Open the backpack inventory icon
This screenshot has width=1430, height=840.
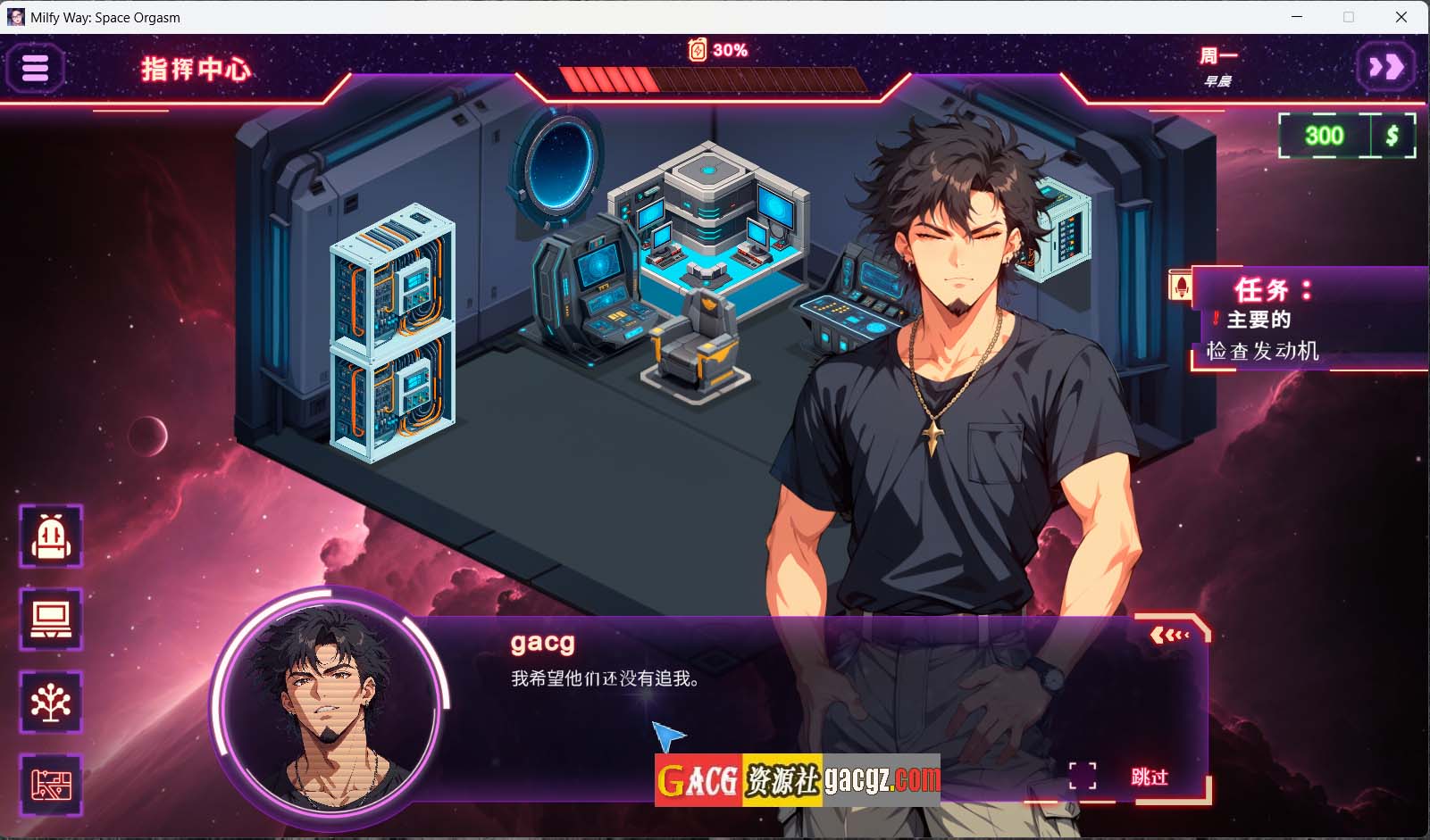[51, 536]
